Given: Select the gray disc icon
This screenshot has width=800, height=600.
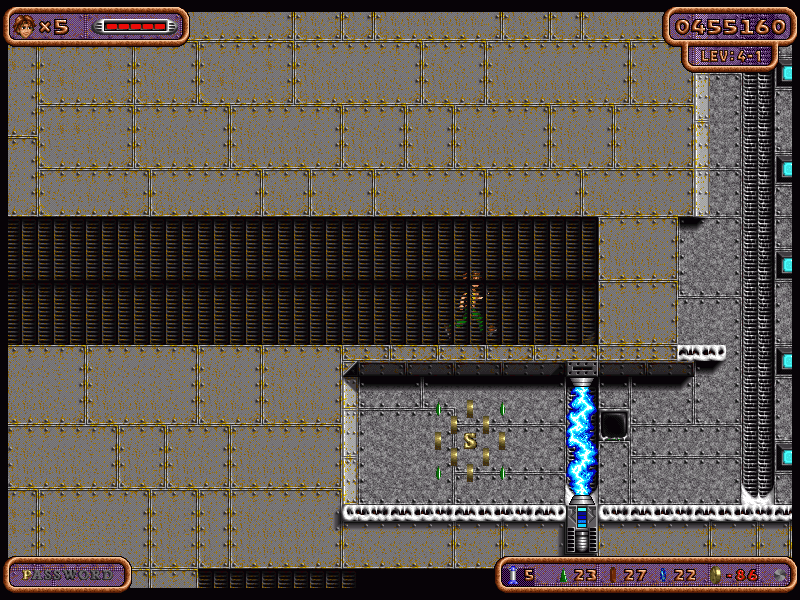Looking at the screenshot, I should coord(780,575).
